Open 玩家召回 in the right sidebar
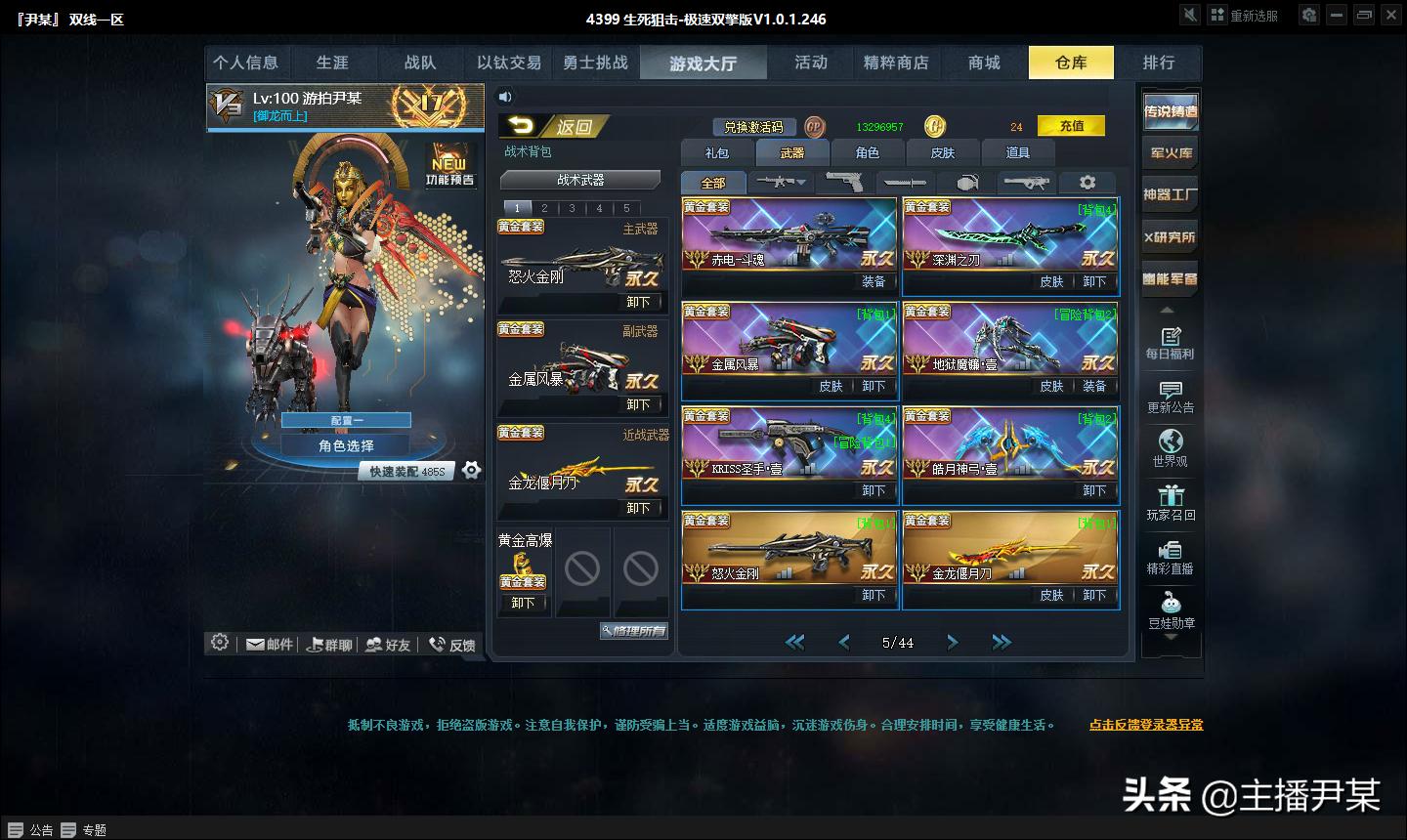 [1170, 503]
